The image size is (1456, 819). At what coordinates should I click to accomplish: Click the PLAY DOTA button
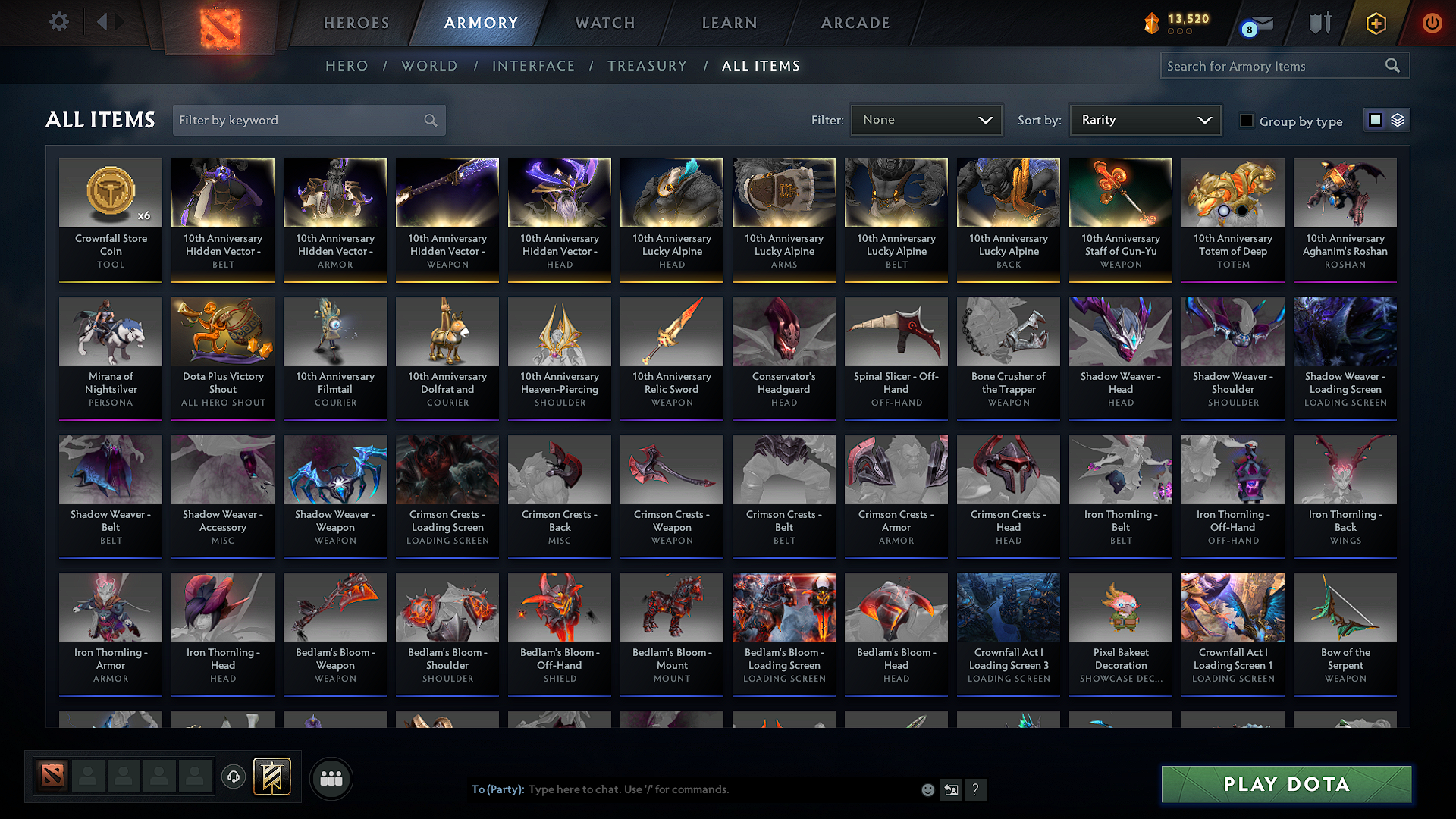[1285, 784]
